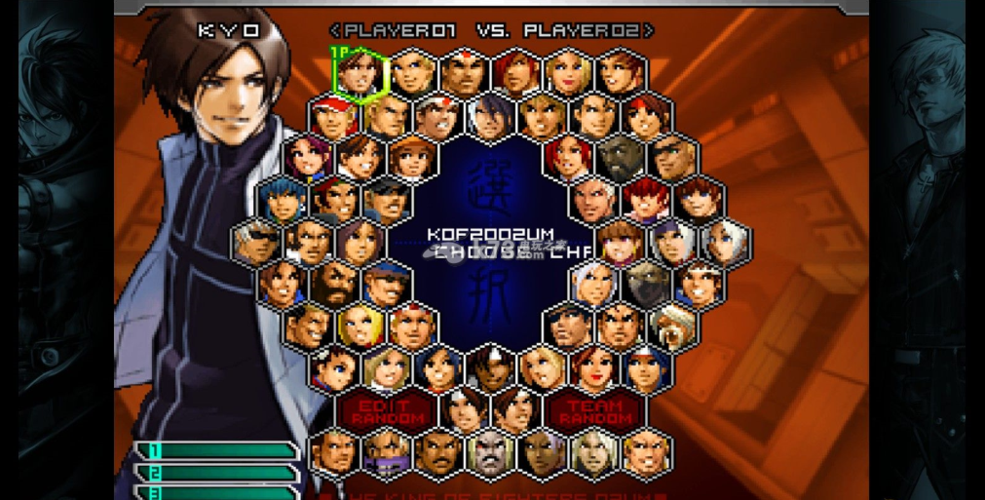Pick blonde Mature's portrait in the top row

coord(568,72)
